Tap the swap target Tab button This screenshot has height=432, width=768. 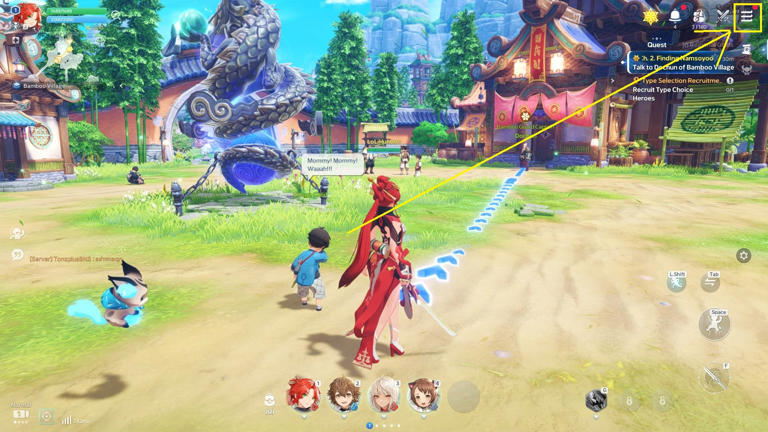pos(710,283)
